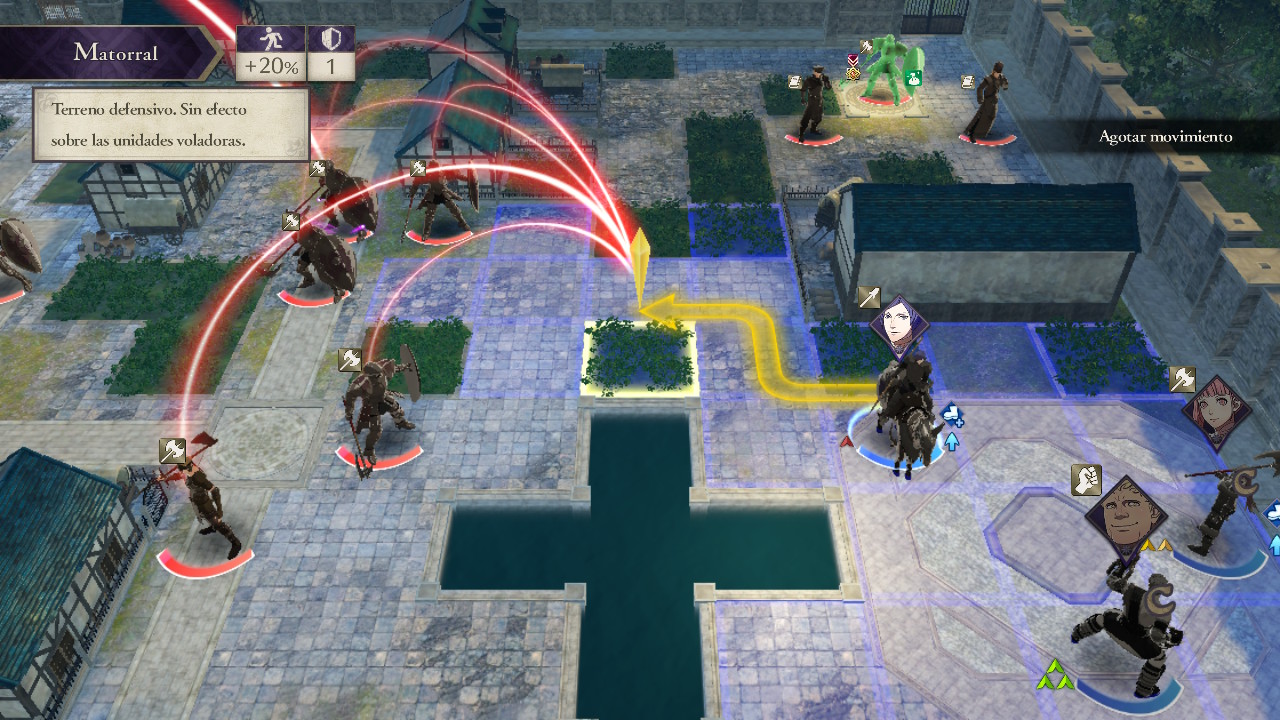Select the highlighted yellow bush tile

point(638,356)
